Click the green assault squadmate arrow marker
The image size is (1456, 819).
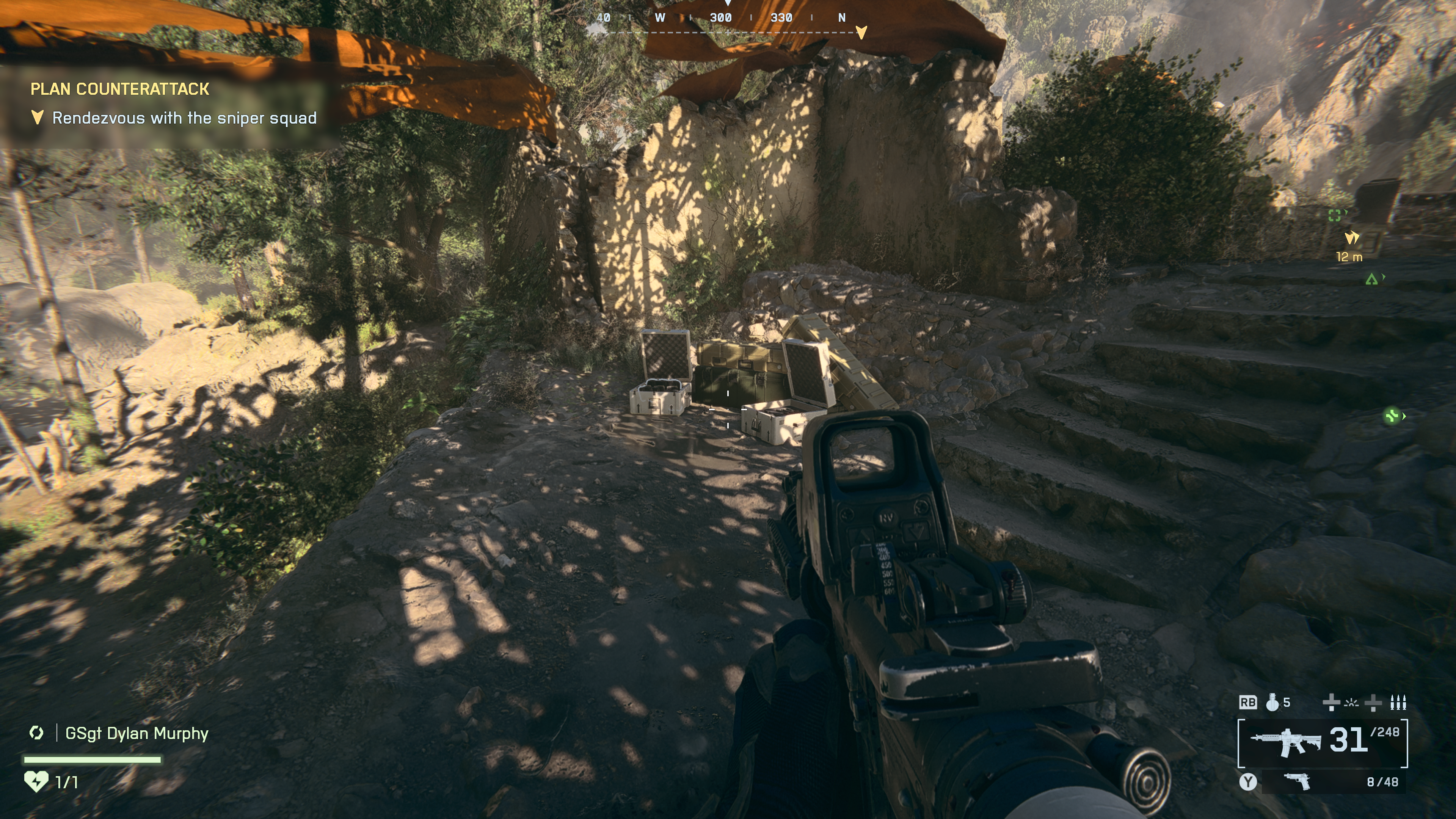click(1371, 279)
